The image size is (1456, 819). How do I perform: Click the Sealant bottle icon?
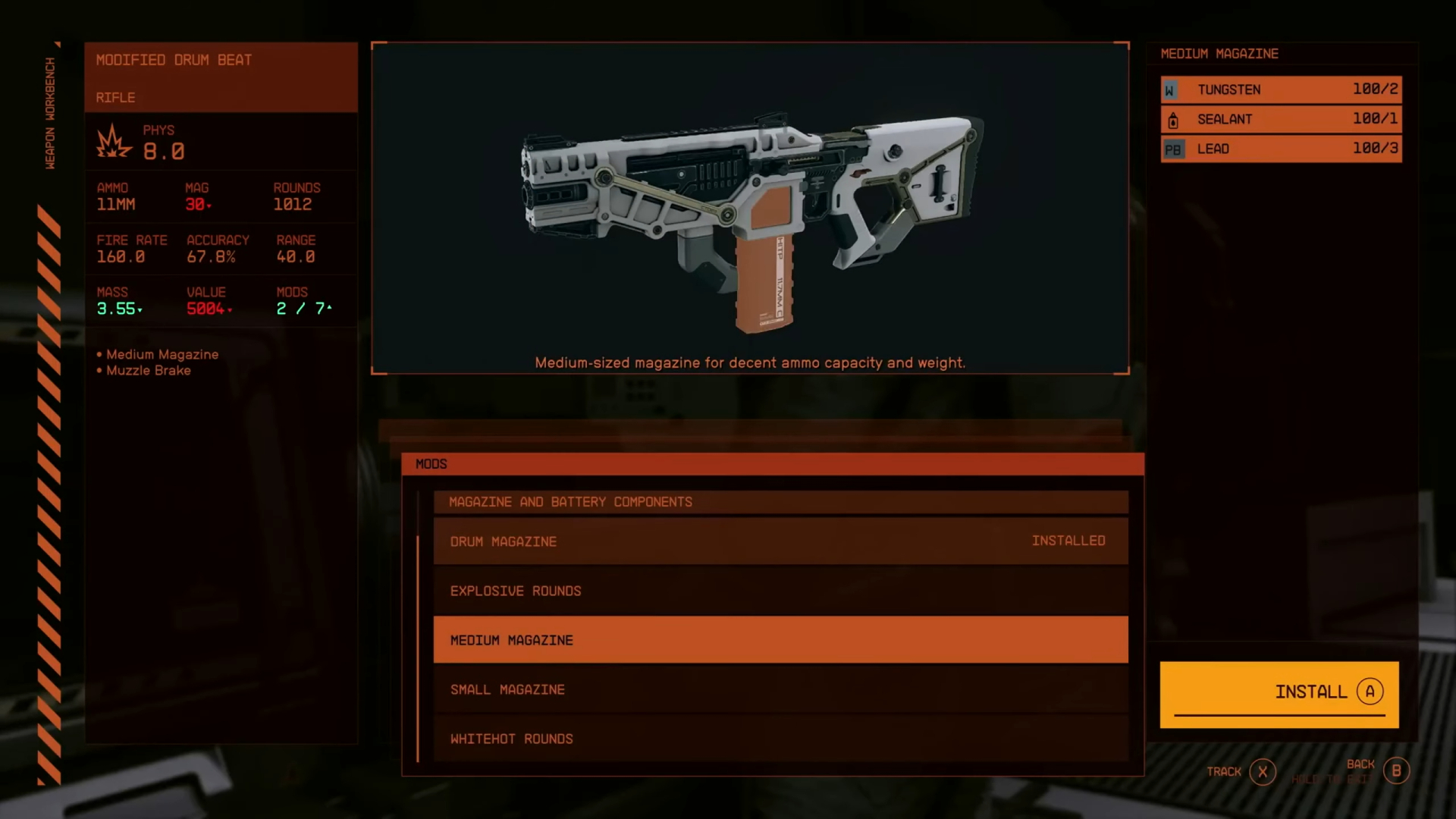[1172, 118]
